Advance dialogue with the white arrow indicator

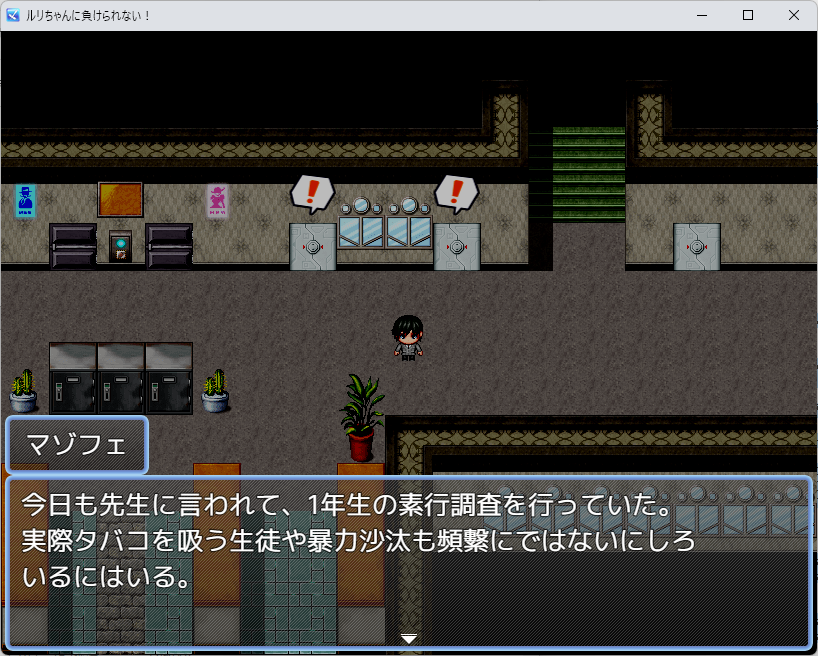(409, 638)
